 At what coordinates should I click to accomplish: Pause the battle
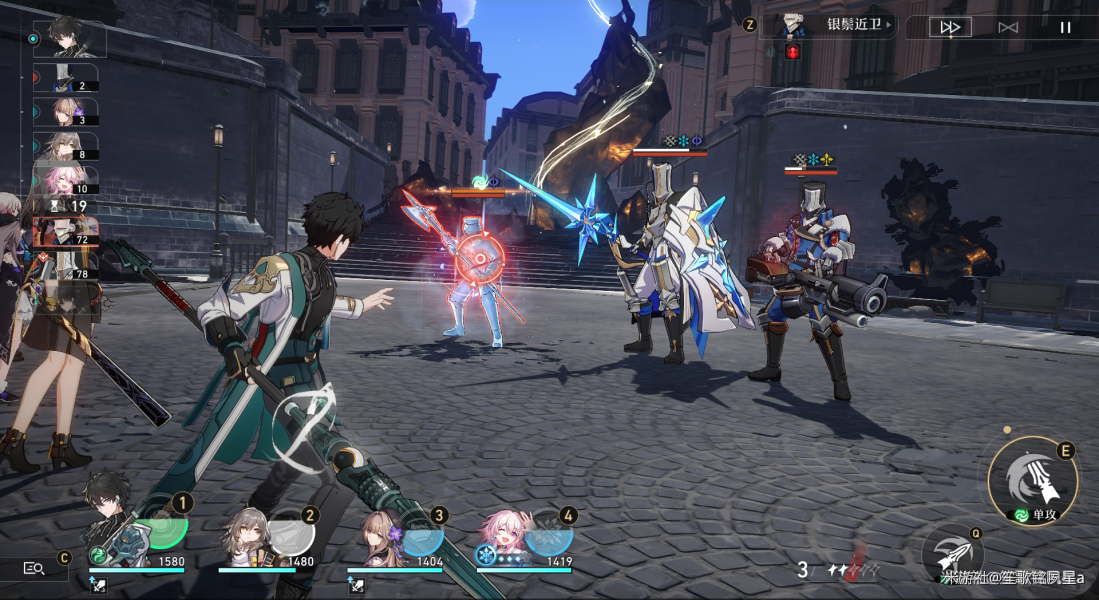1066,27
